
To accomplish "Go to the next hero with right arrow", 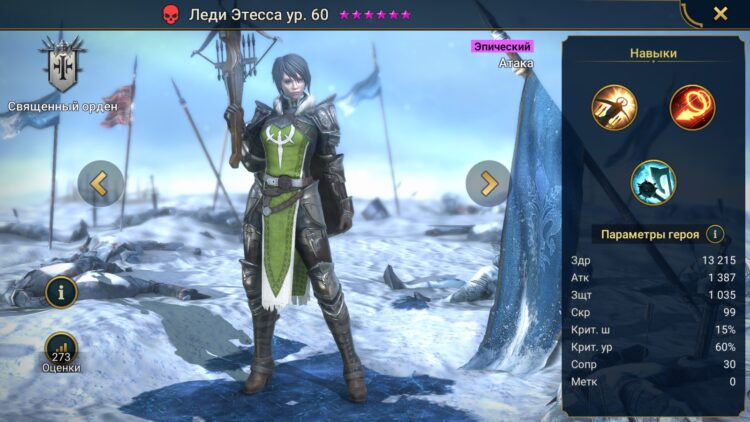I will click(x=488, y=183).
